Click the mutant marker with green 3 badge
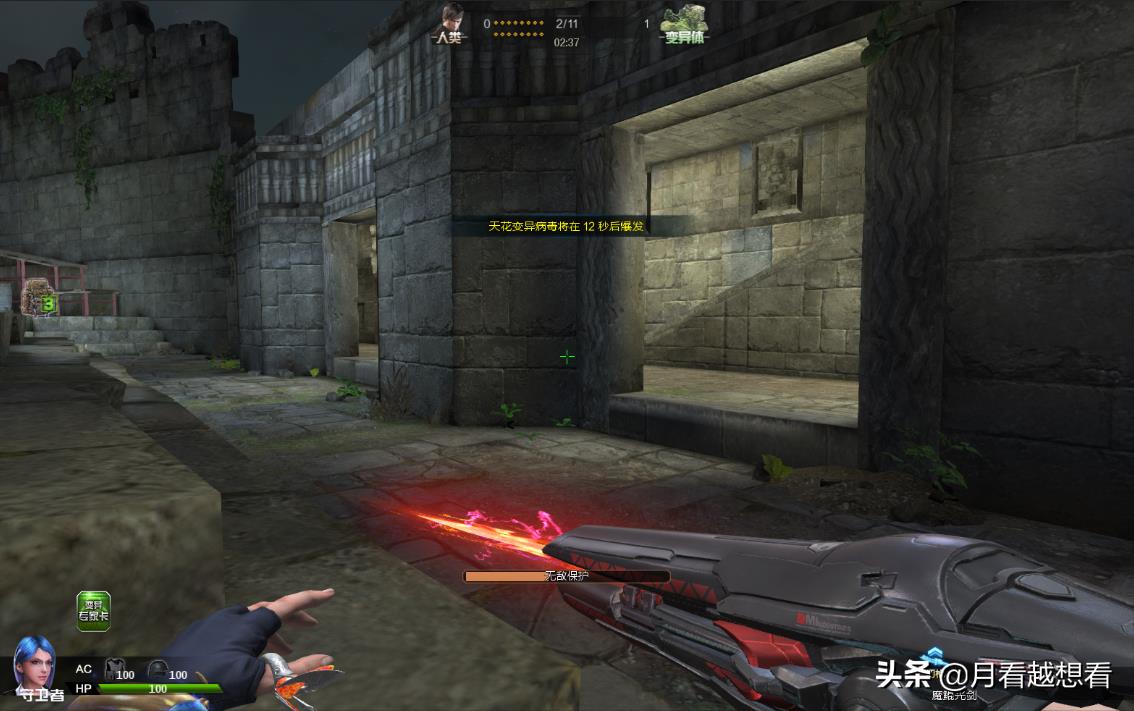 pos(39,297)
